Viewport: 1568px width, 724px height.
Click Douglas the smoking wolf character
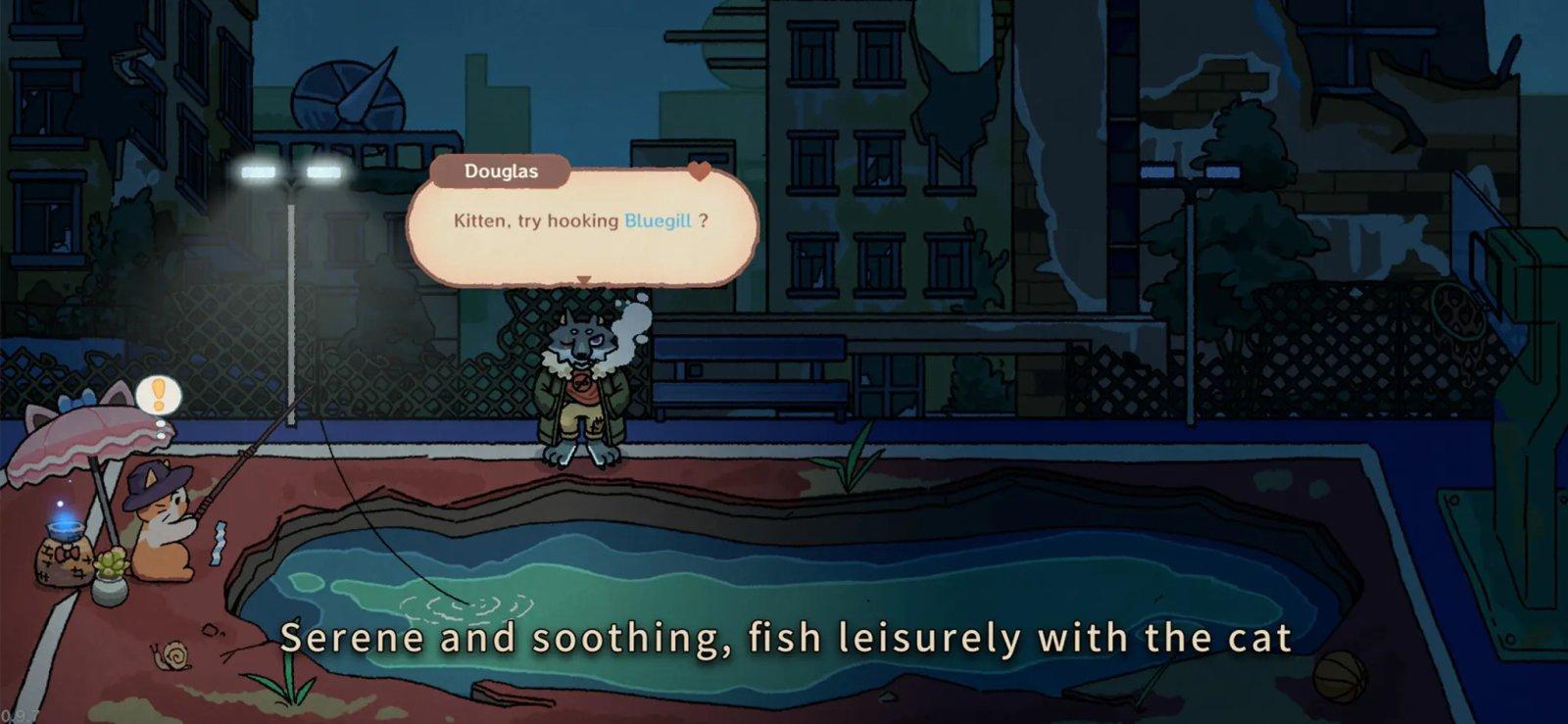point(578,382)
